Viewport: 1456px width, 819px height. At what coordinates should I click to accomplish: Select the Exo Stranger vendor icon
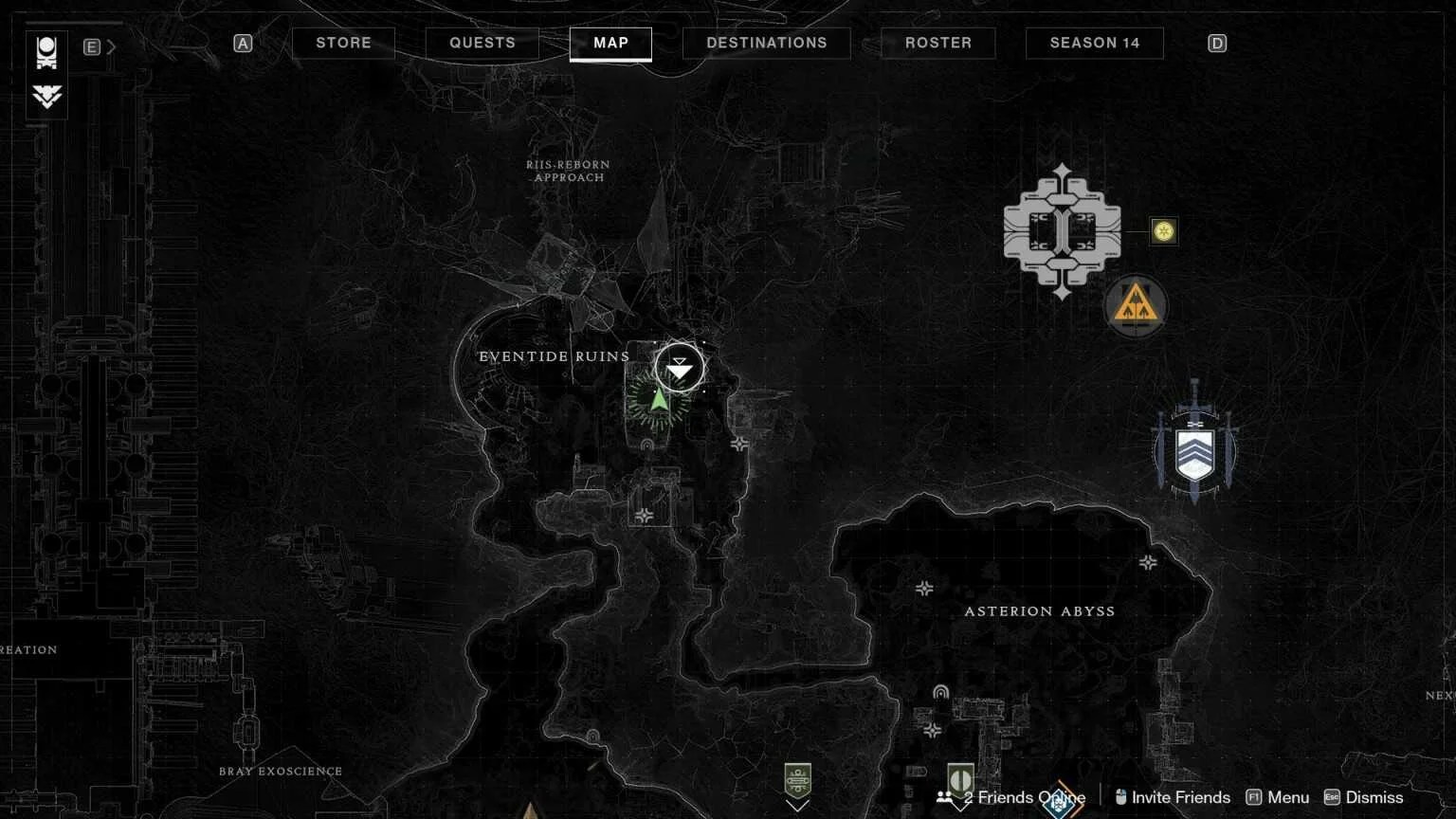[x=1062, y=232]
